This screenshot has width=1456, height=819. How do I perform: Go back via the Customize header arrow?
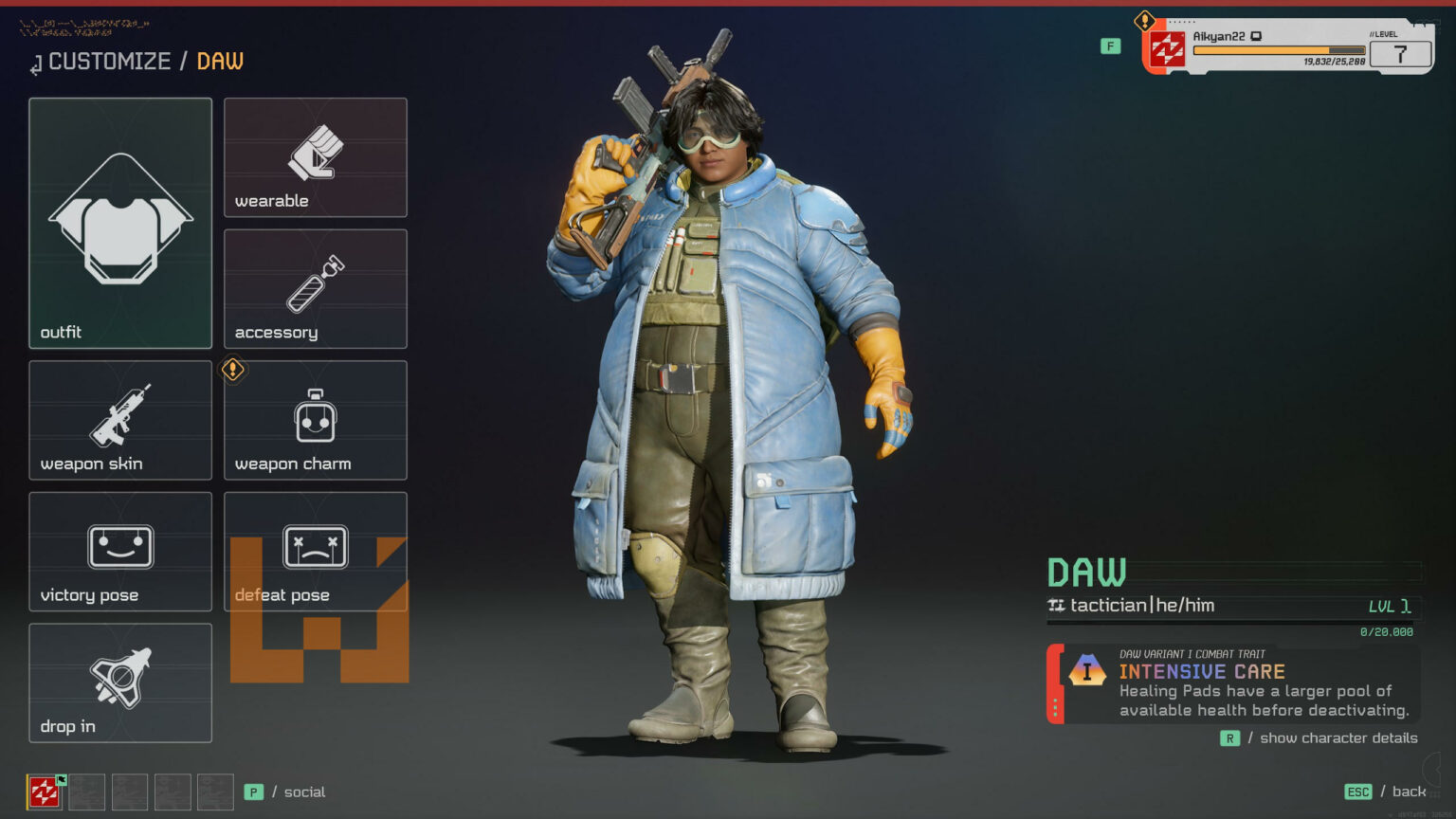tap(36, 64)
